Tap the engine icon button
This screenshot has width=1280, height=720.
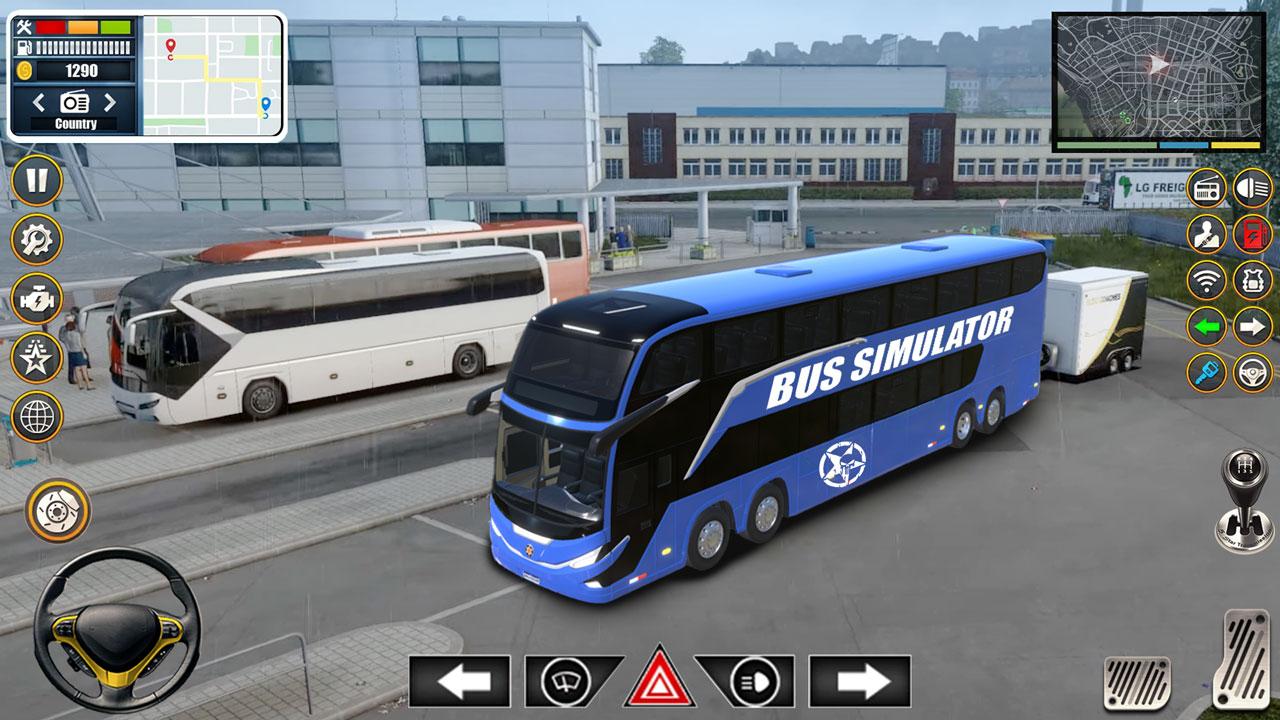37,298
